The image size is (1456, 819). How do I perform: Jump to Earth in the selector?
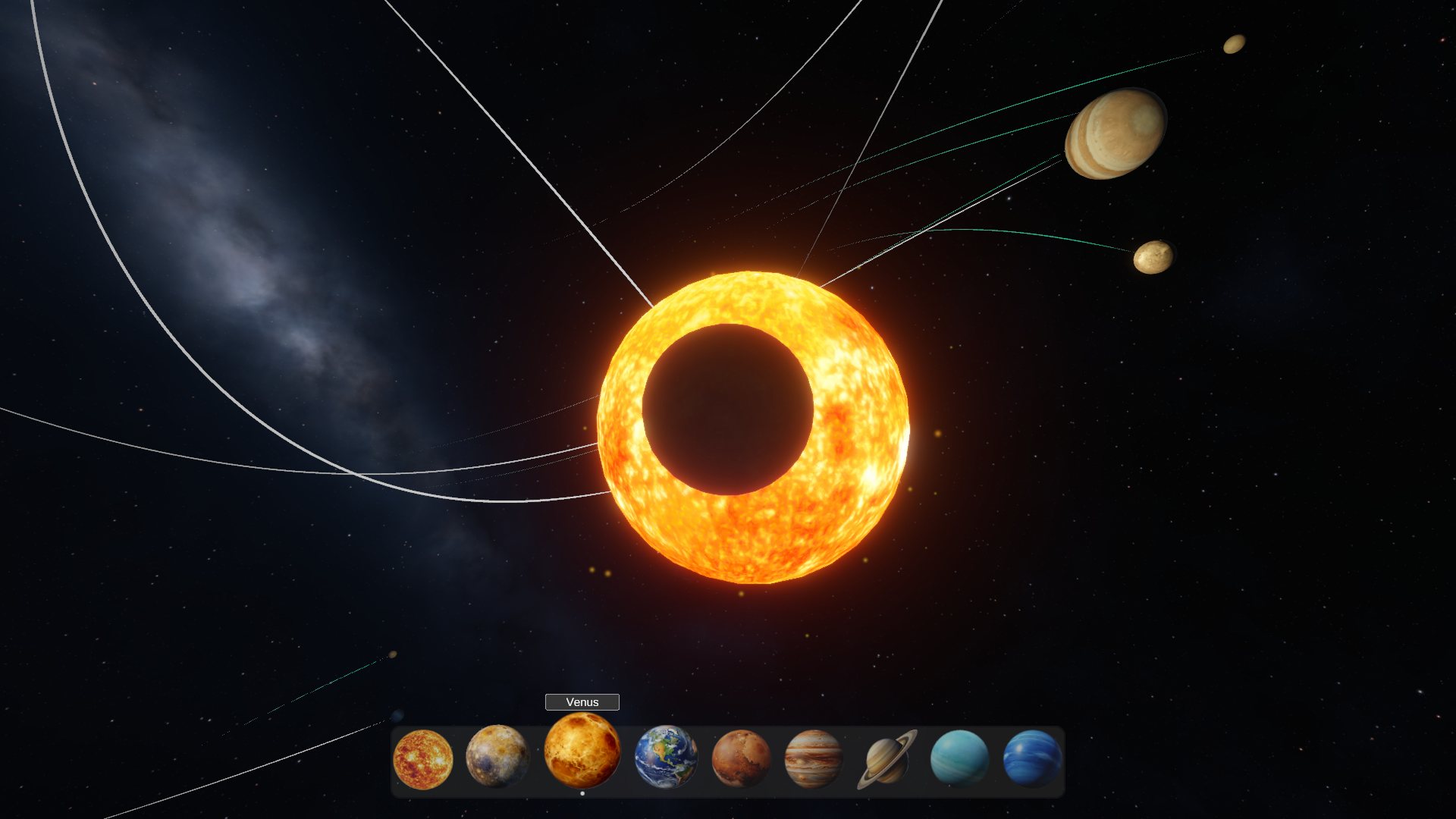[666, 757]
